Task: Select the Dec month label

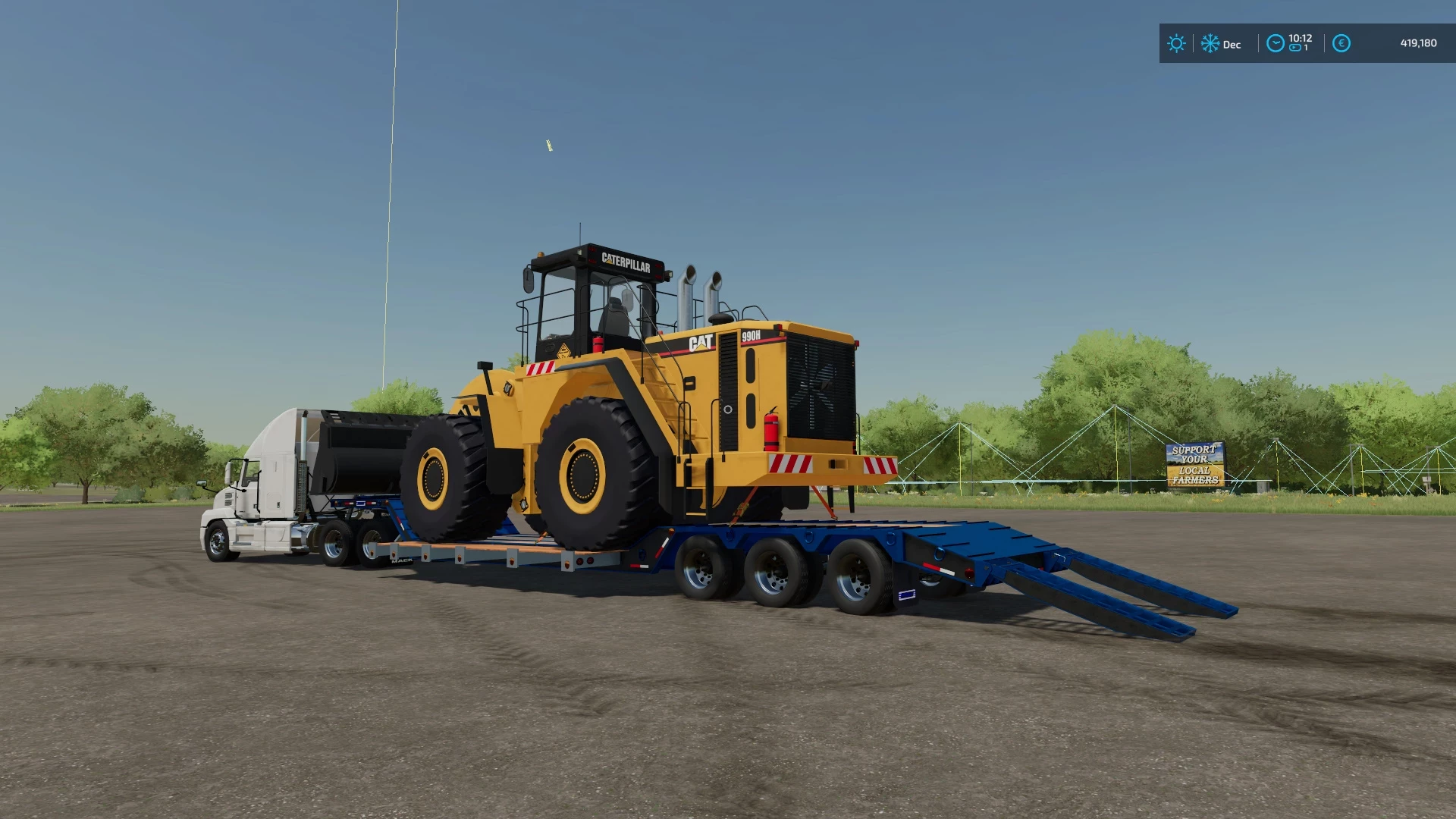Action: point(1232,45)
